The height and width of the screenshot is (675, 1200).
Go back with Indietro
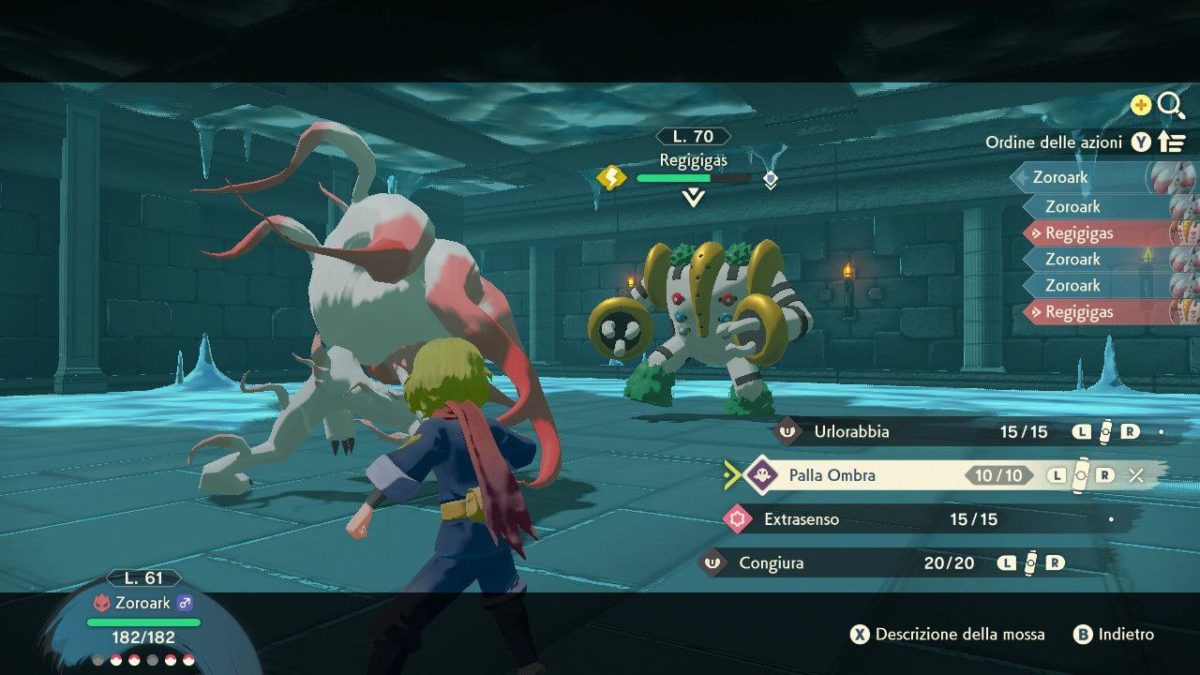[x=1114, y=634]
